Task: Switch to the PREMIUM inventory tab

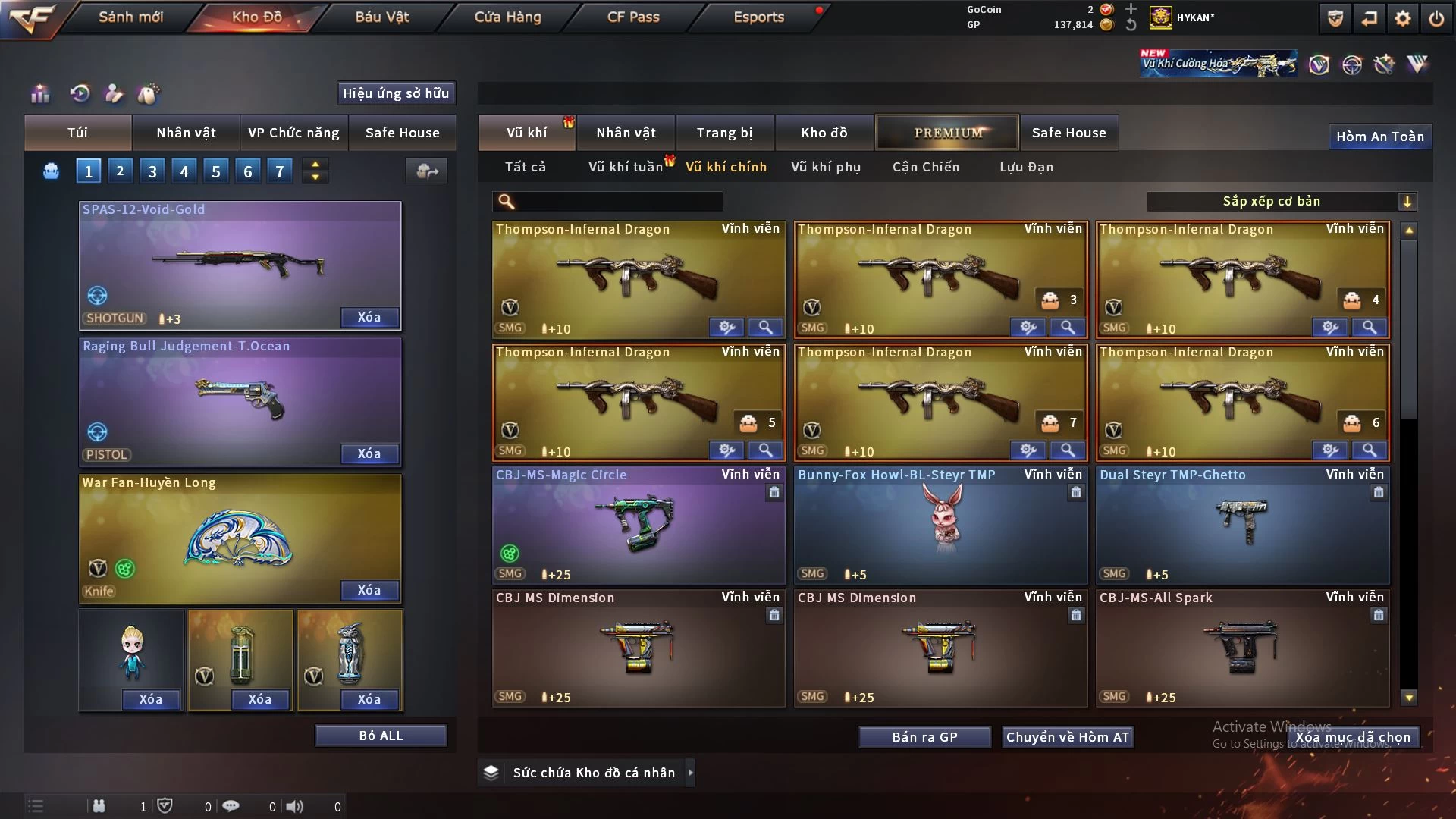Action: click(x=947, y=133)
